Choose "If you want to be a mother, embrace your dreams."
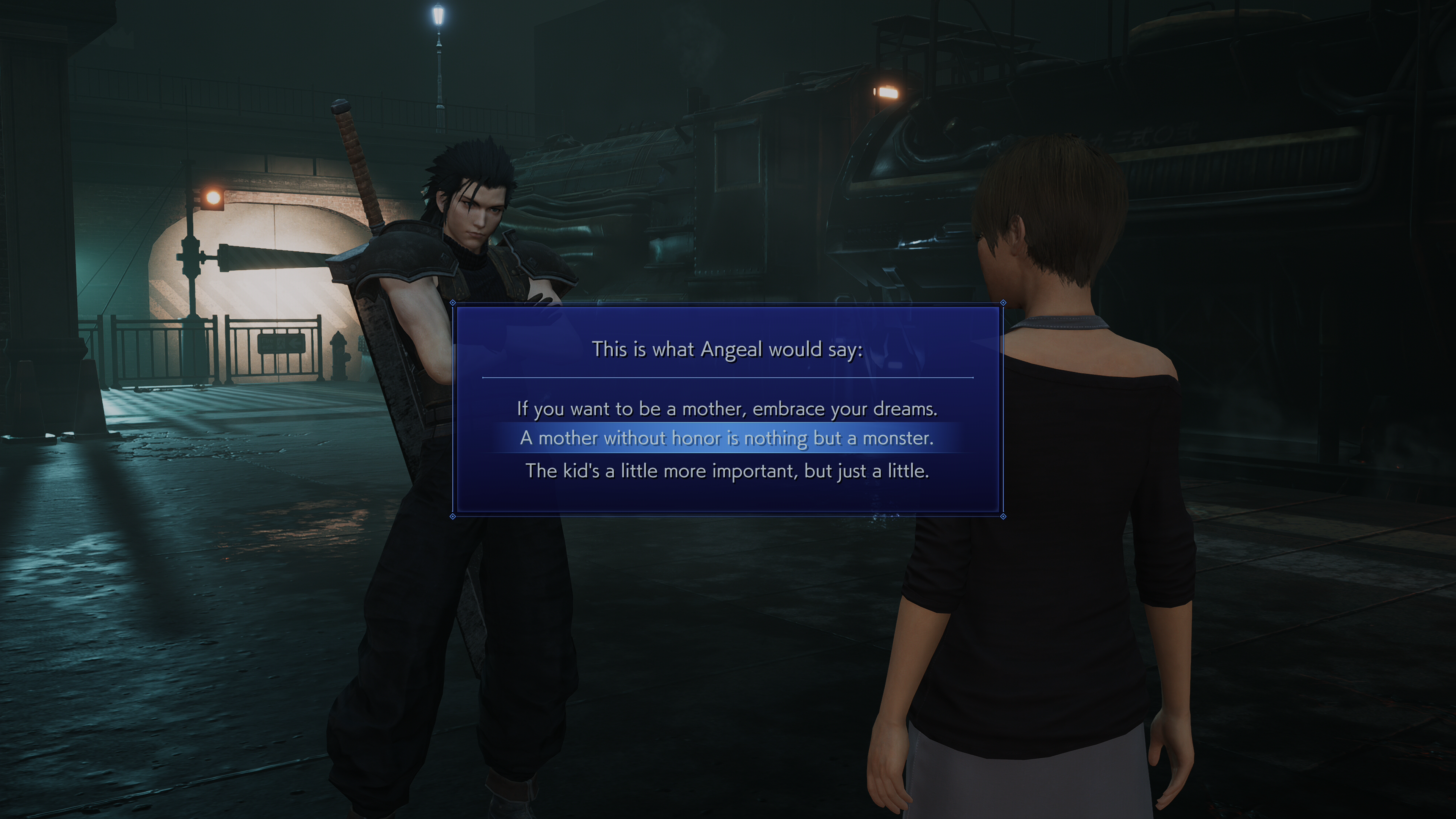The height and width of the screenshot is (819, 1456). [727, 409]
